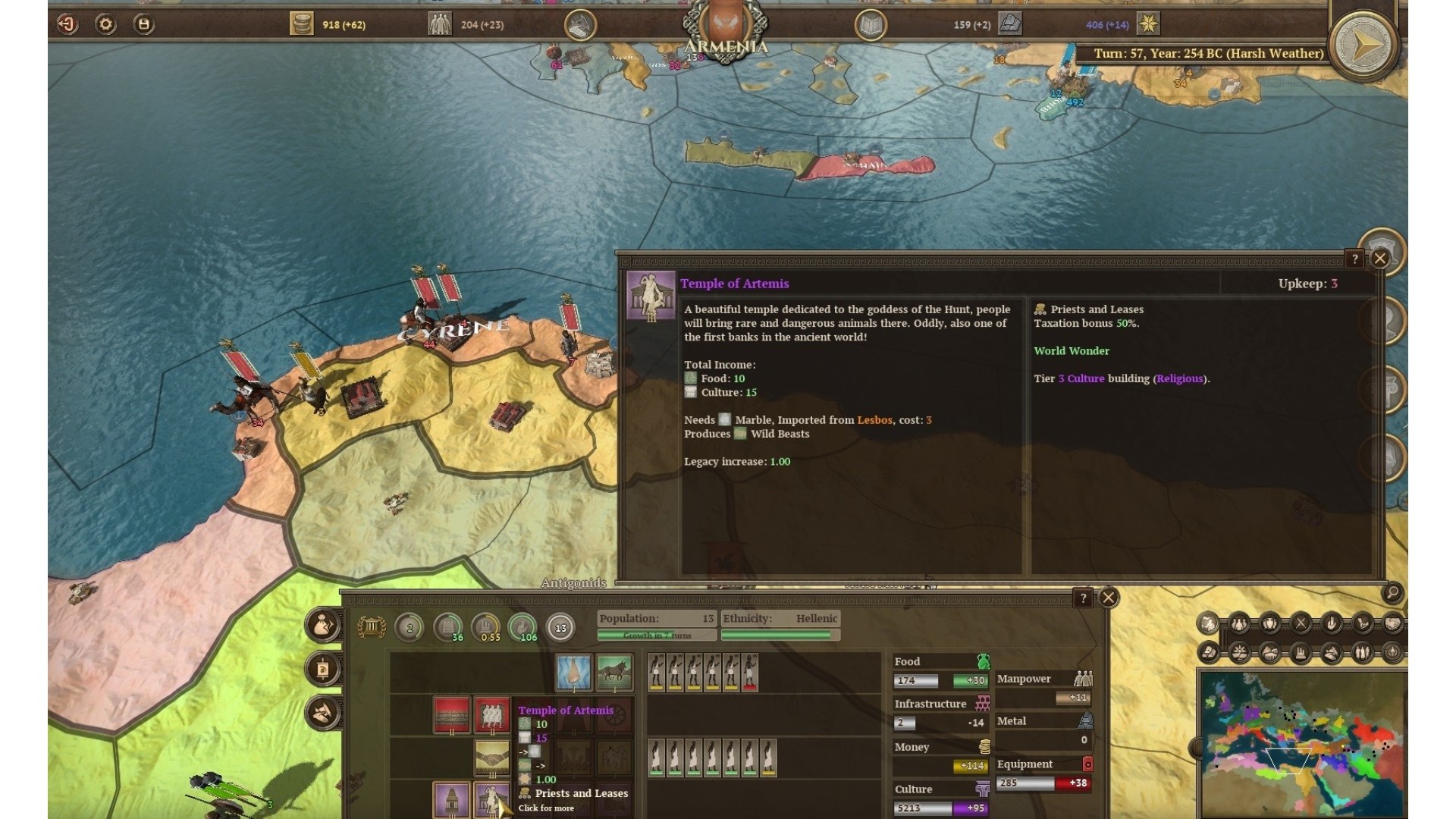The height and width of the screenshot is (819, 1456).
Task: Select the handshake trade building slot
Action: (x=491, y=758)
